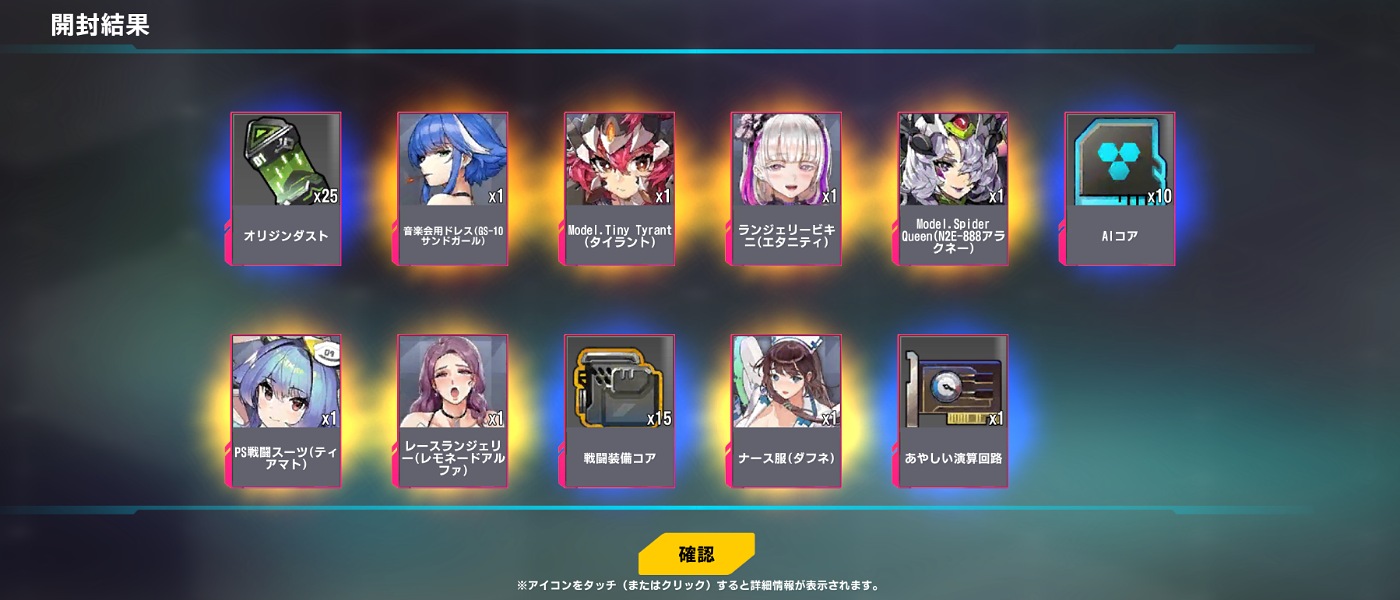View the 音楽会用ドレス (サンドガール) skin card
The height and width of the screenshot is (600, 1400).
click(453, 188)
